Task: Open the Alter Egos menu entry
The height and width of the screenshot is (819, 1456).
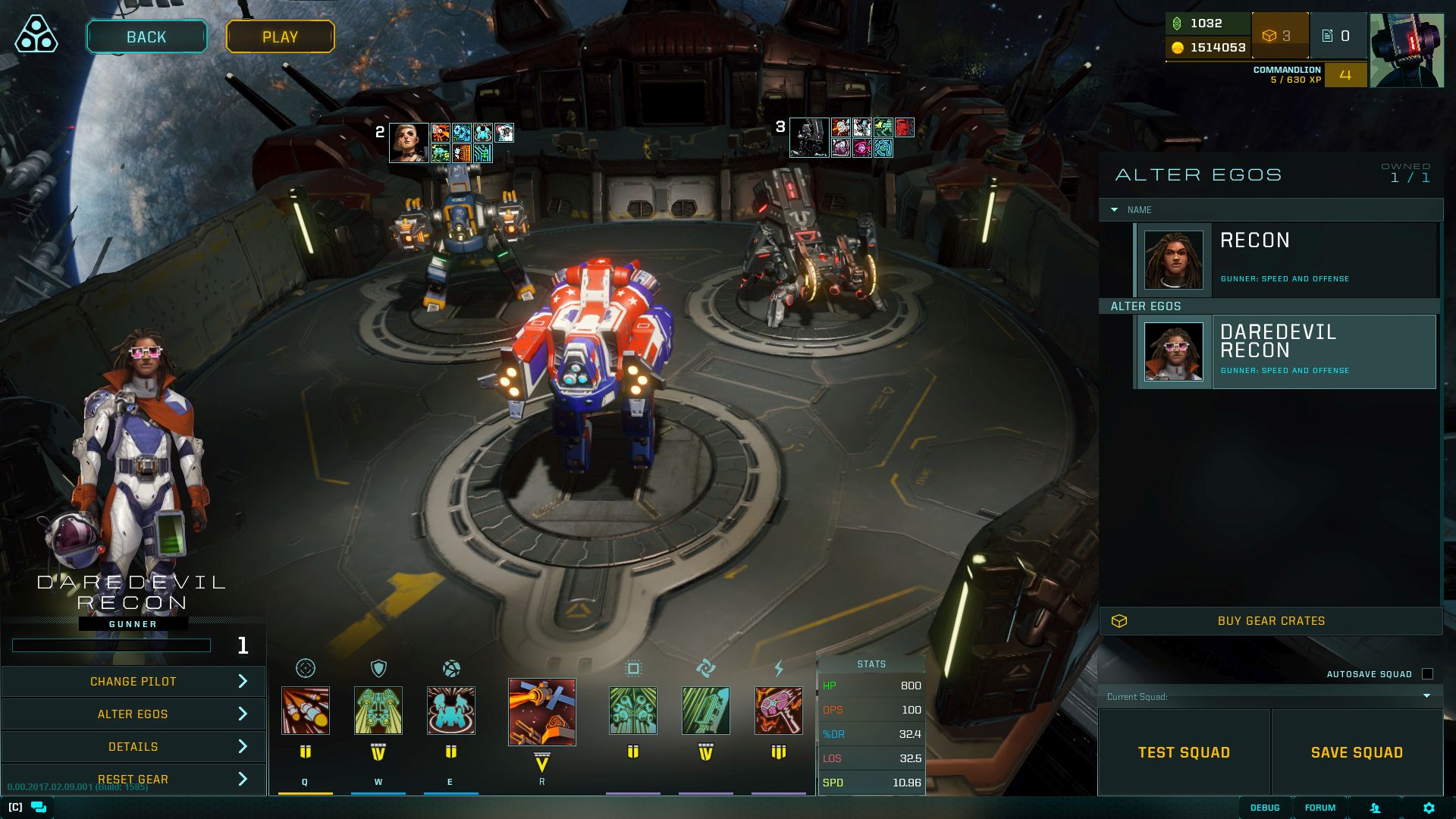Action: (x=133, y=714)
